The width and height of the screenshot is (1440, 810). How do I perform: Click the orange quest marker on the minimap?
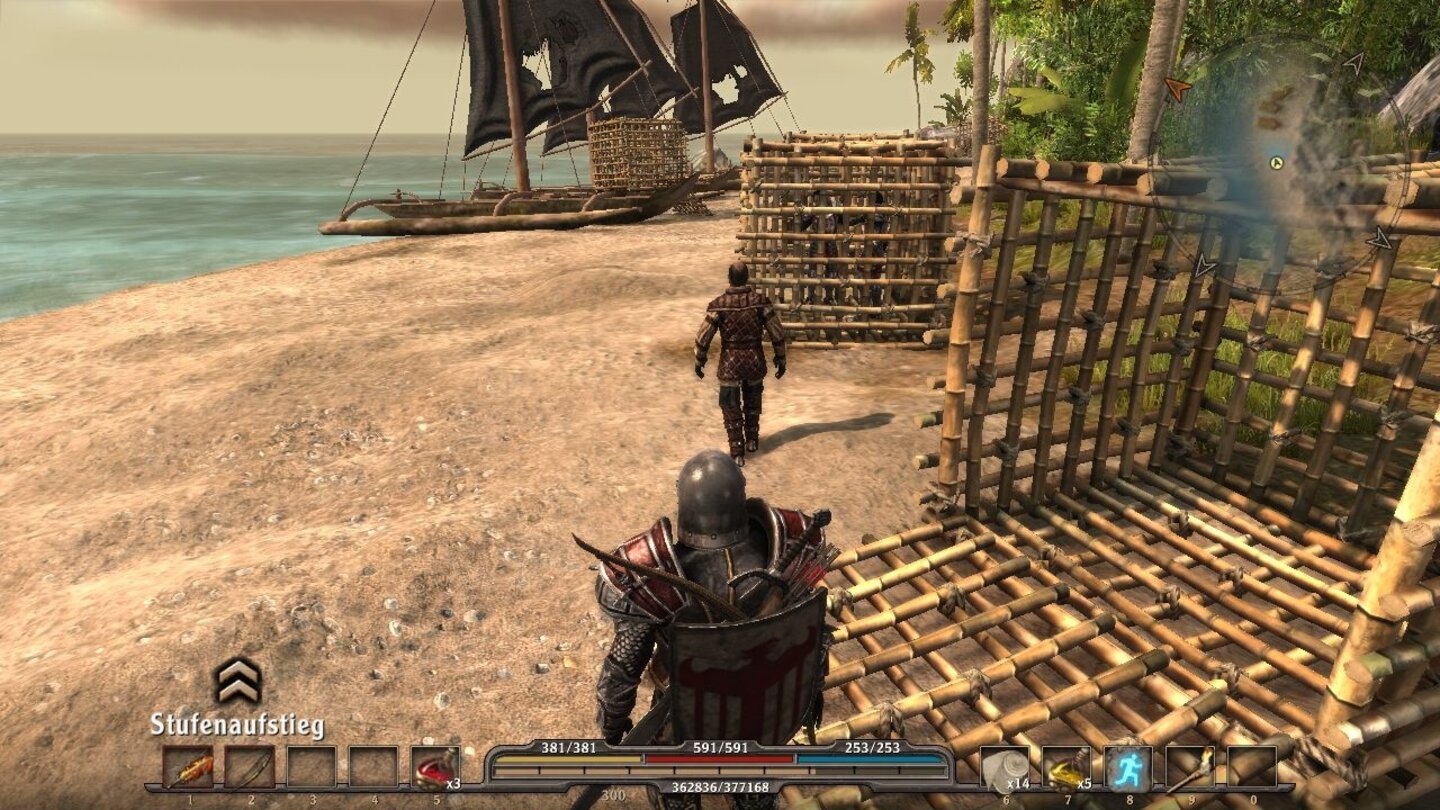point(1178,89)
